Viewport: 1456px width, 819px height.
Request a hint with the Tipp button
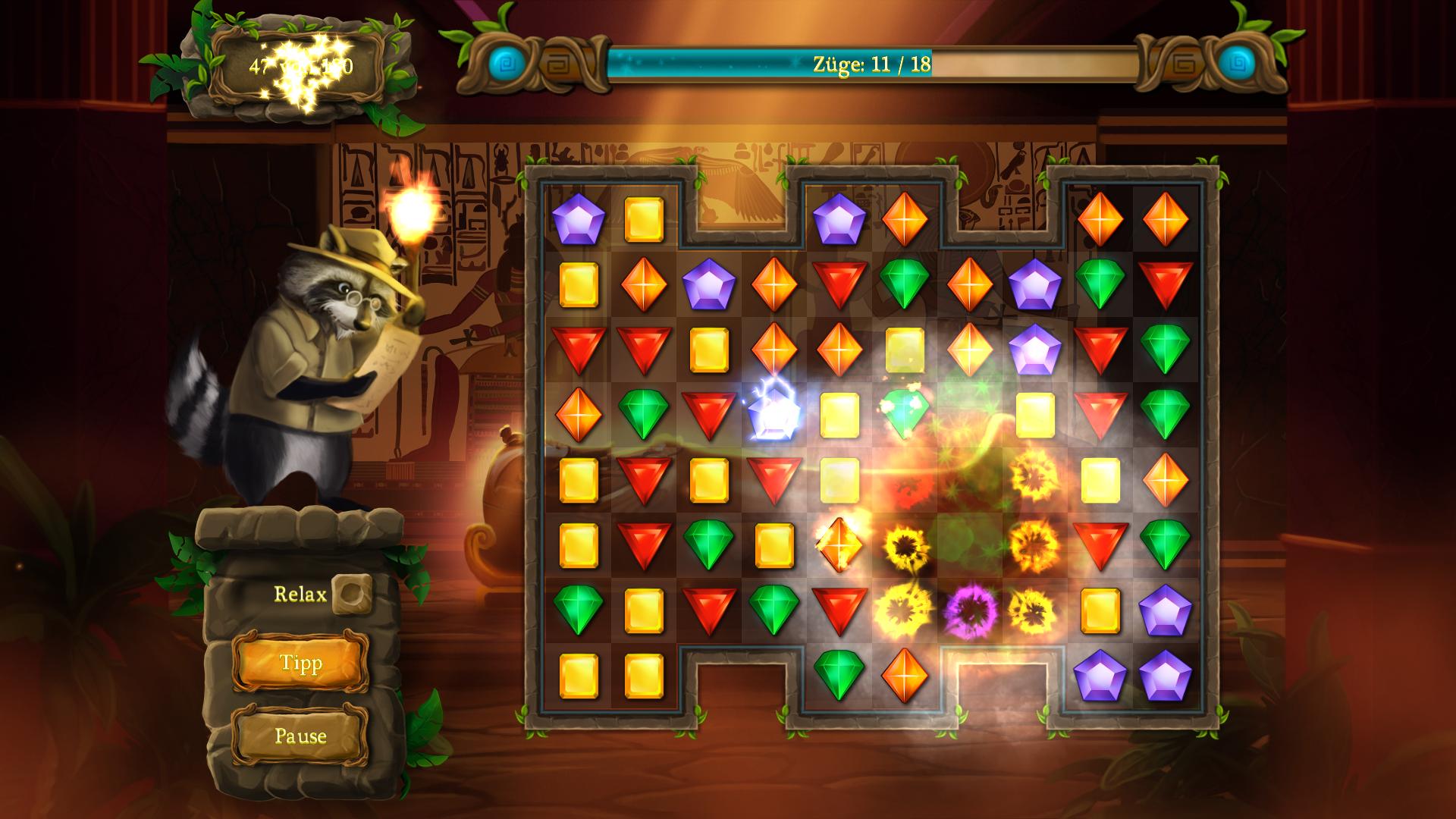click(300, 664)
